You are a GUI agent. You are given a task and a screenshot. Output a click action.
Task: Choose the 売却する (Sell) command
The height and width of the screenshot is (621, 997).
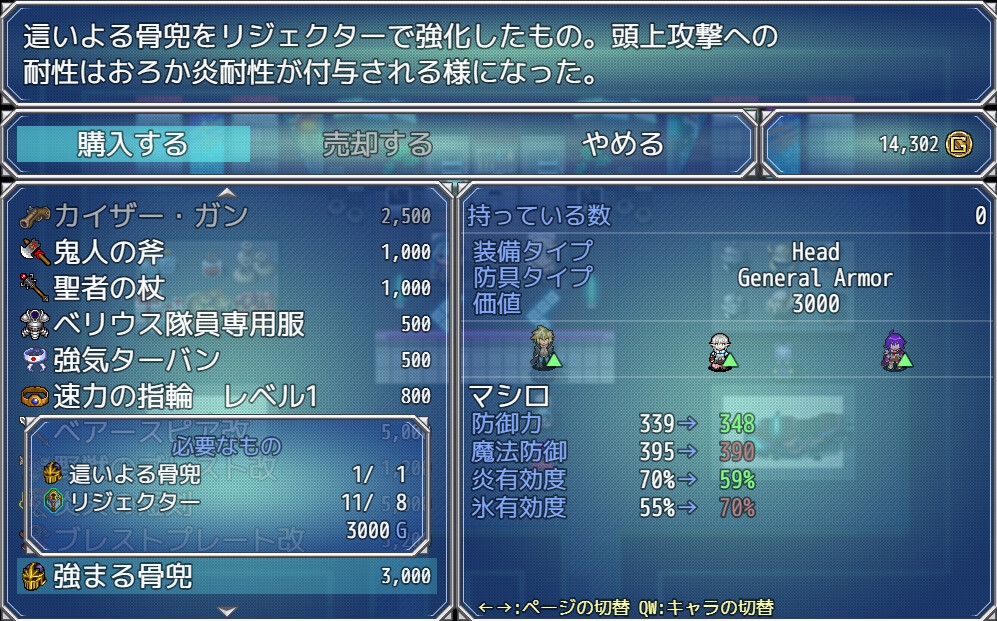click(x=377, y=144)
